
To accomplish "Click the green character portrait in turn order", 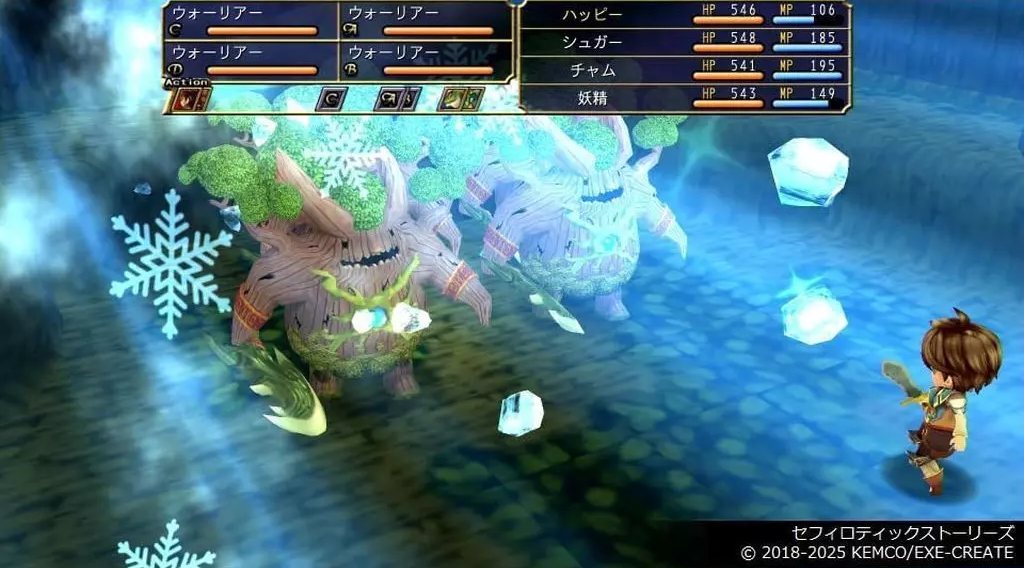I will coord(455,99).
